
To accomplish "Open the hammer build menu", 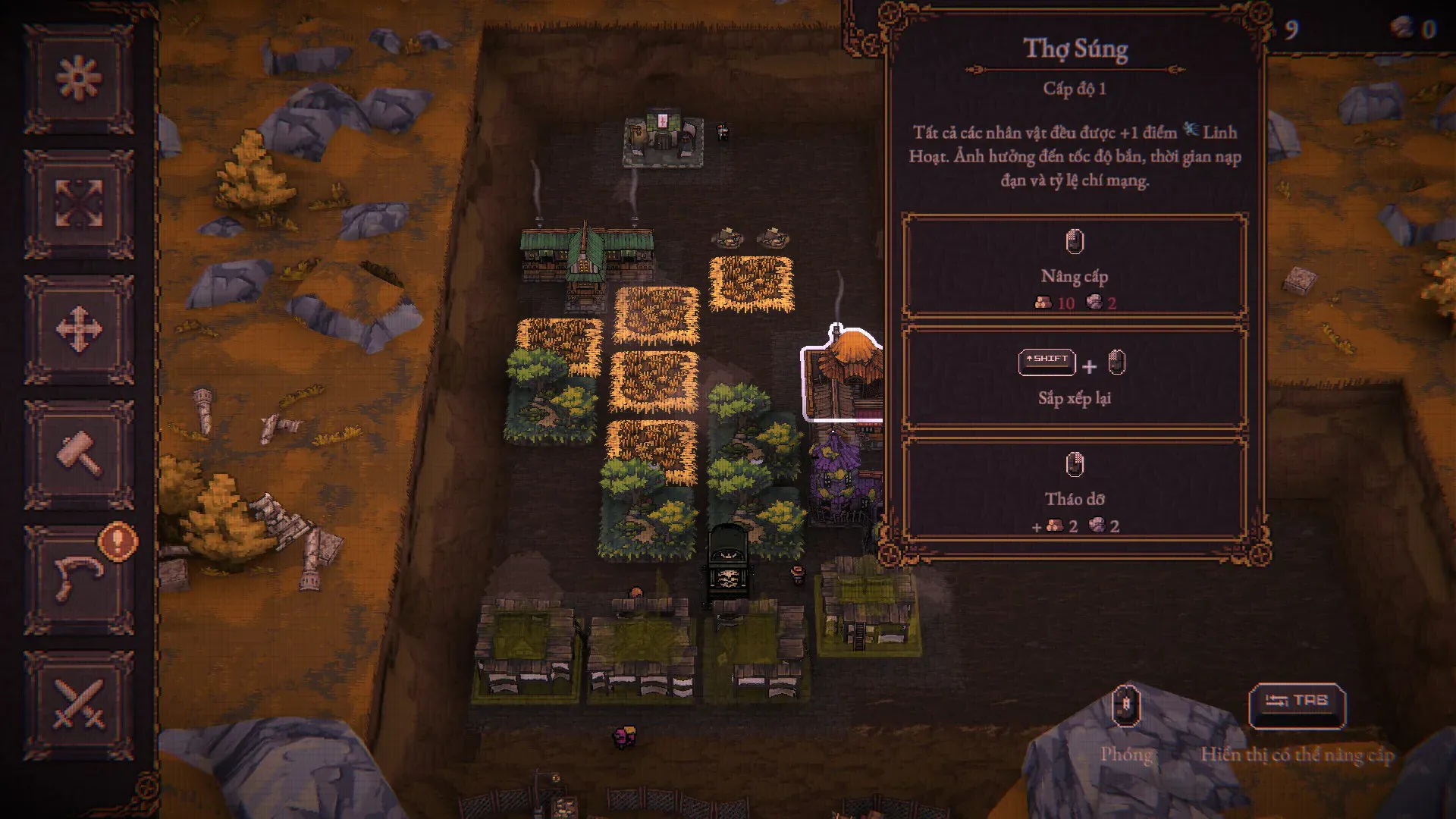I will coord(79,454).
